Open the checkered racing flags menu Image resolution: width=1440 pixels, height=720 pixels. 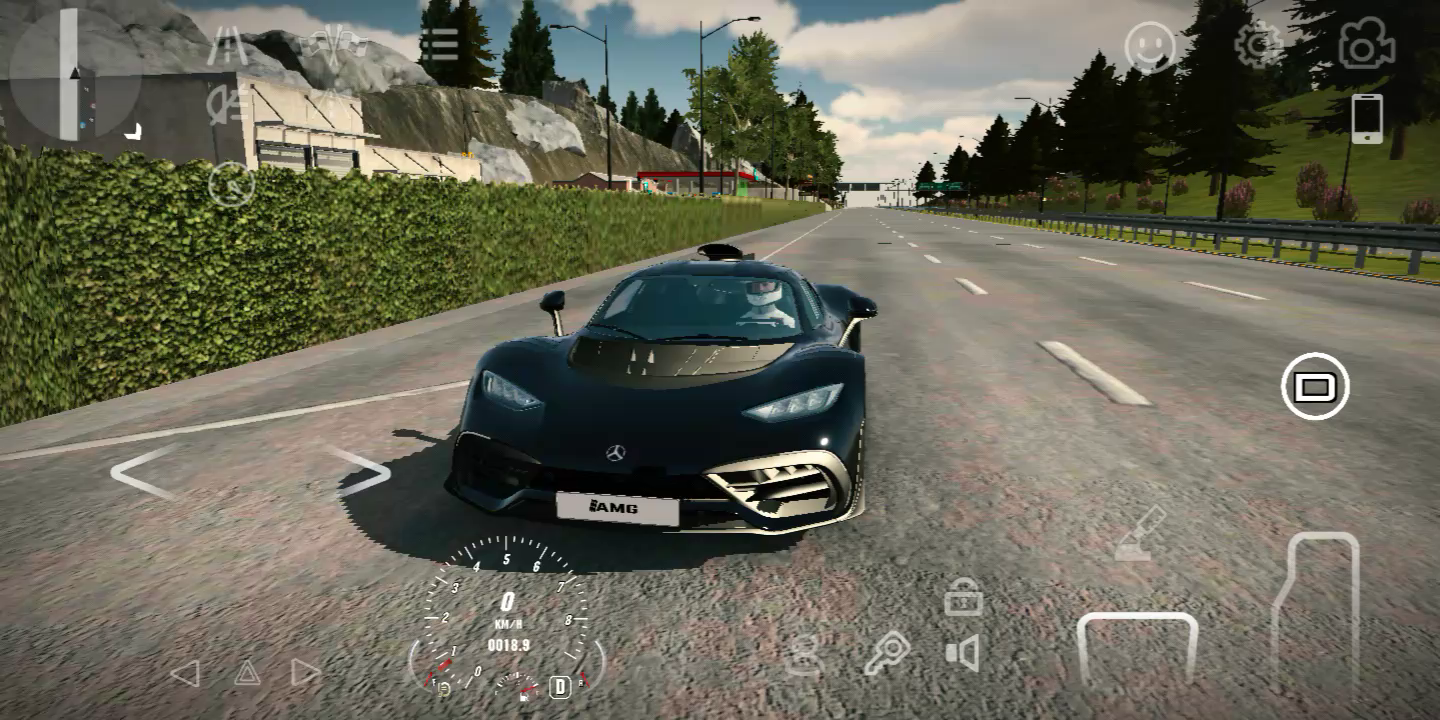pos(335,45)
